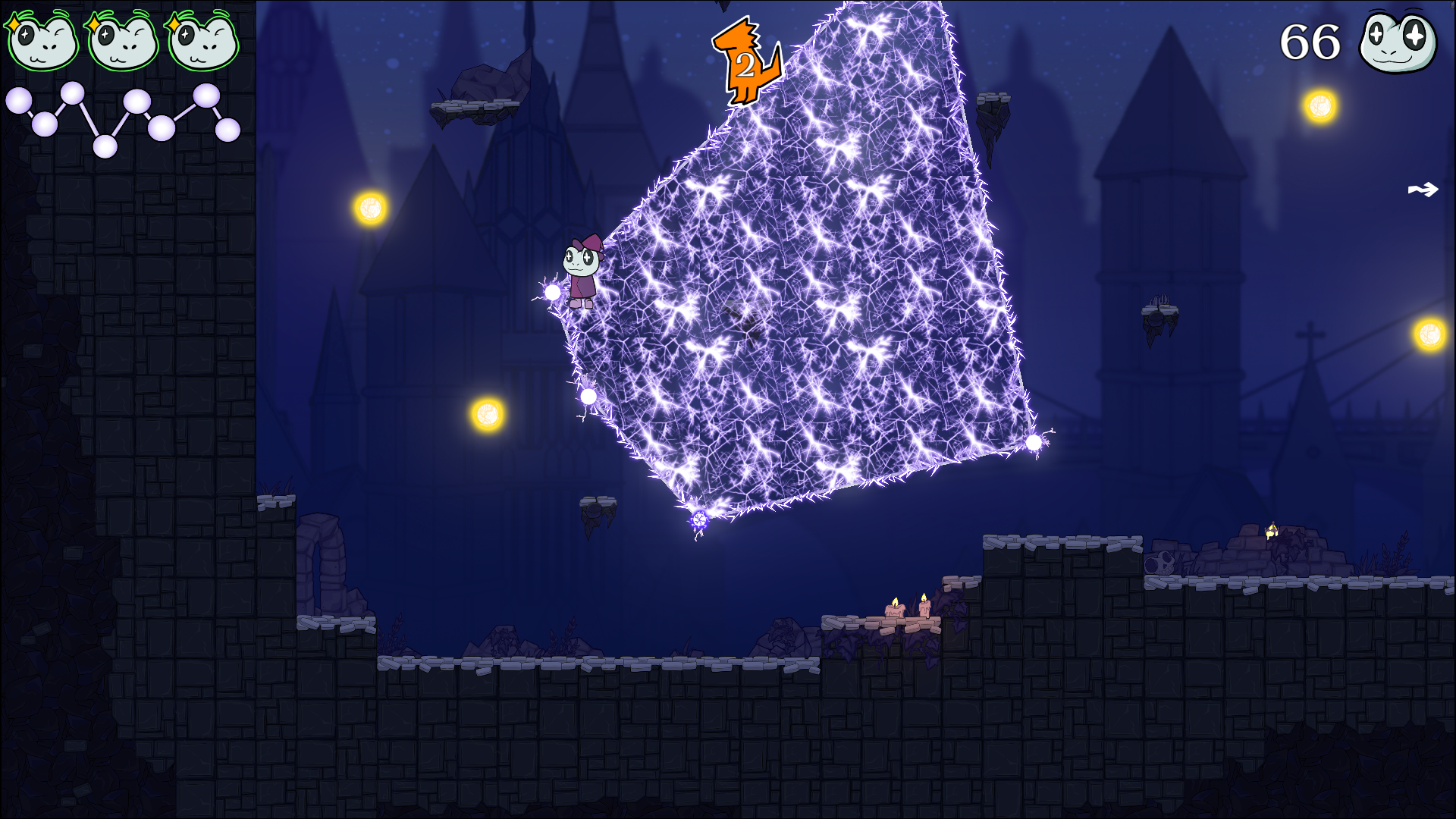Select the middle frog life icon
This screenshot has height=819, width=1456.
123,42
